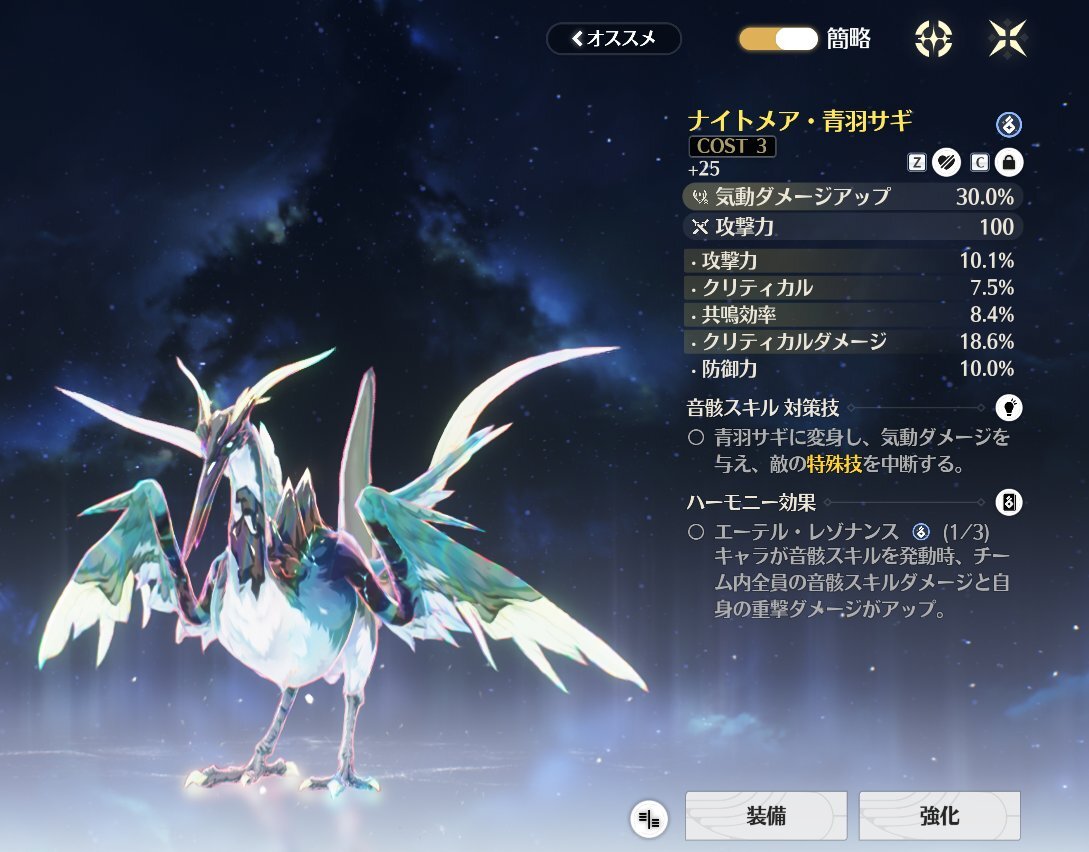Toggle the padlock lock icon
Image resolution: width=1089 pixels, height=852 pixels.
pyautogui.click(x=1008, y=161)
